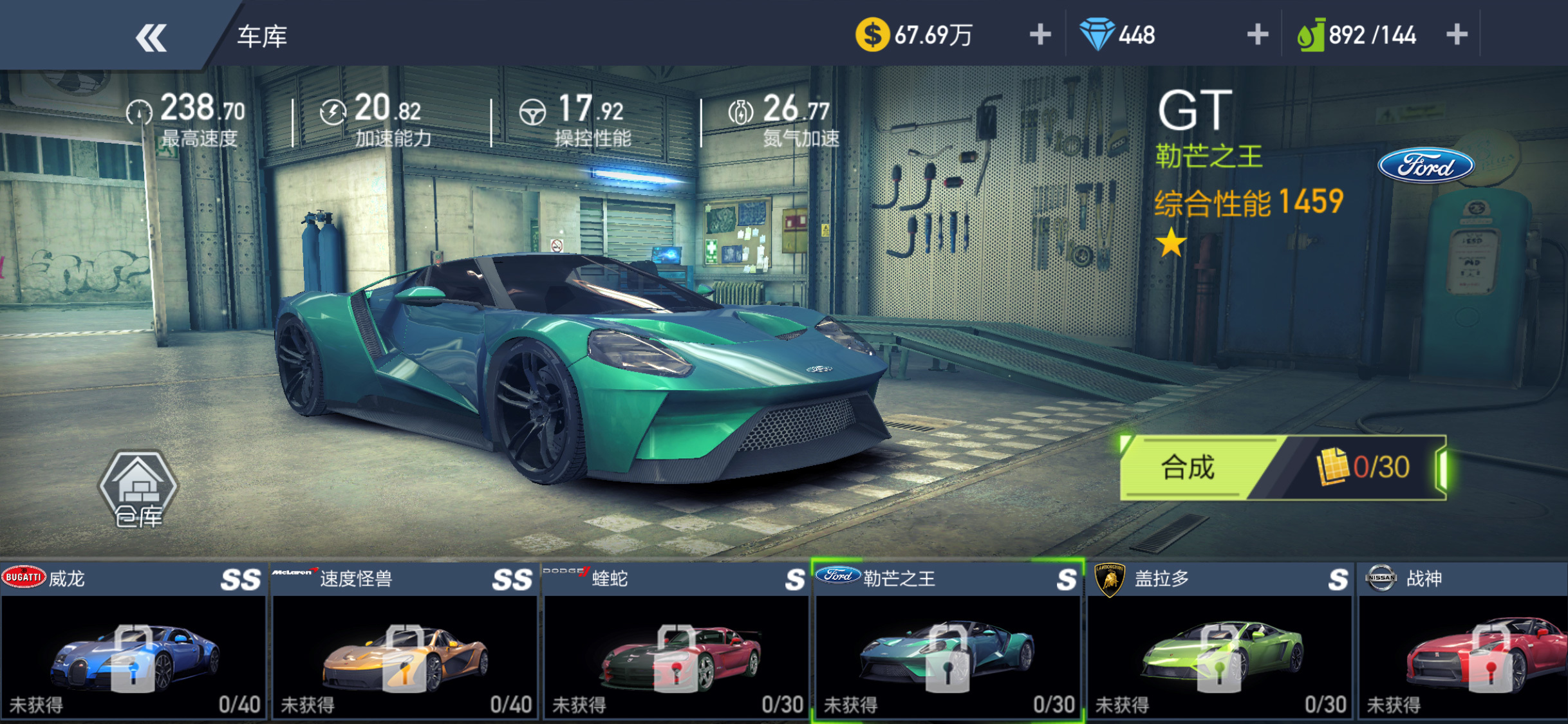The height and width of the screenshot is (724, 1568).
Task: Select the Bugatti 威龙 car card
Action: pyautogui.click(x=133, y=642)
